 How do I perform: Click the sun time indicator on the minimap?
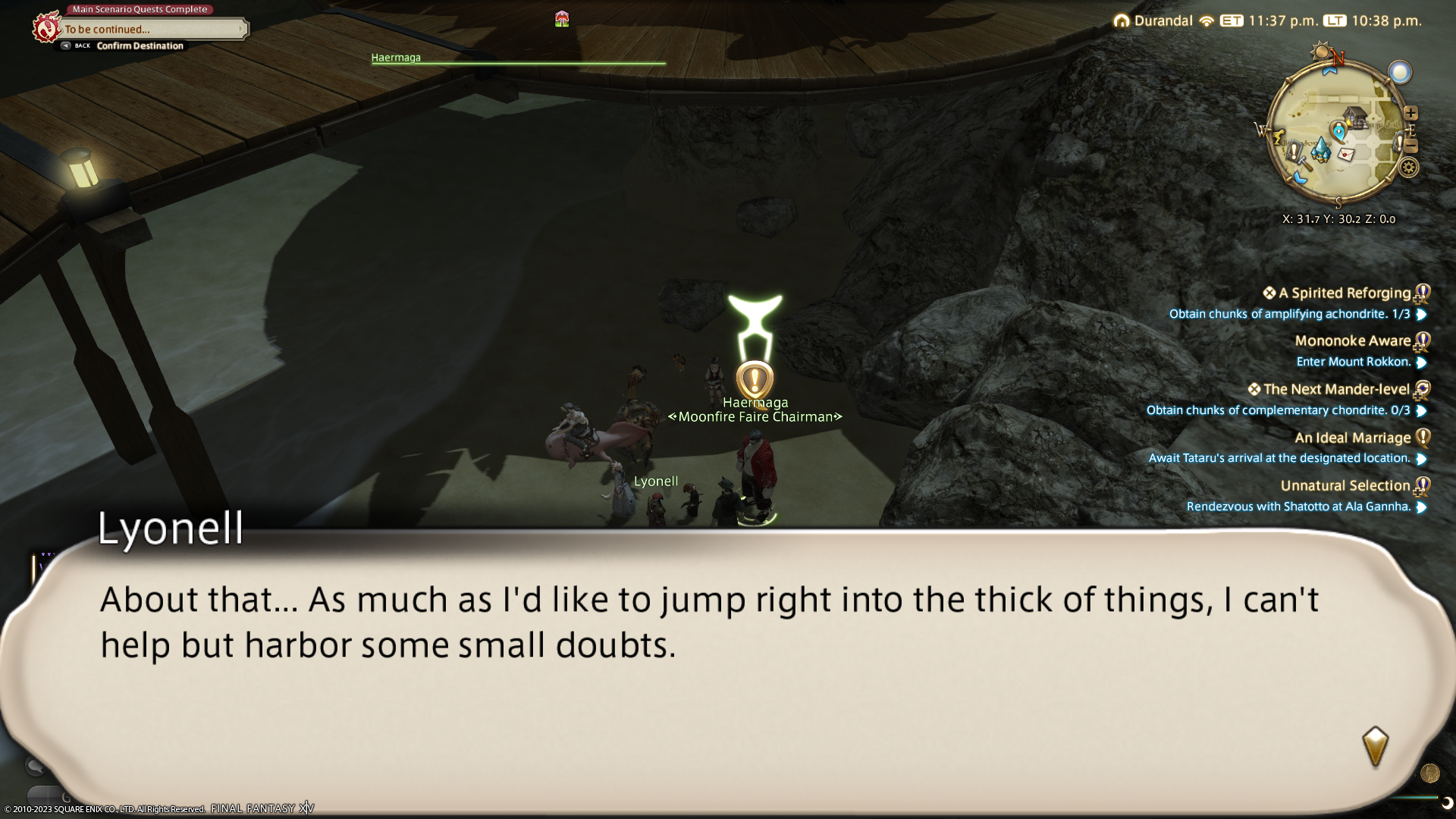point(1321,52)
